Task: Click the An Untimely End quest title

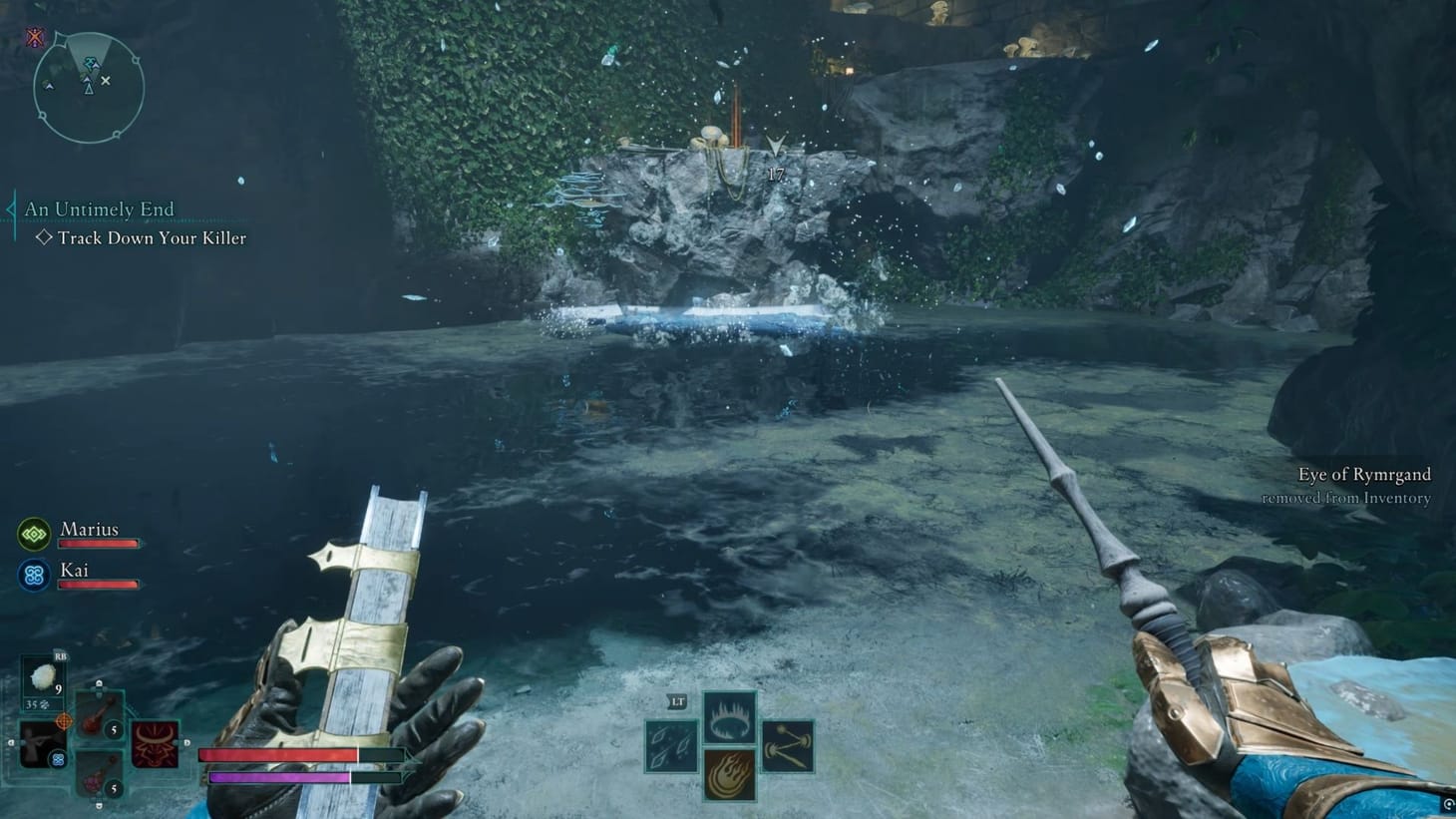Action: (99, 209)
